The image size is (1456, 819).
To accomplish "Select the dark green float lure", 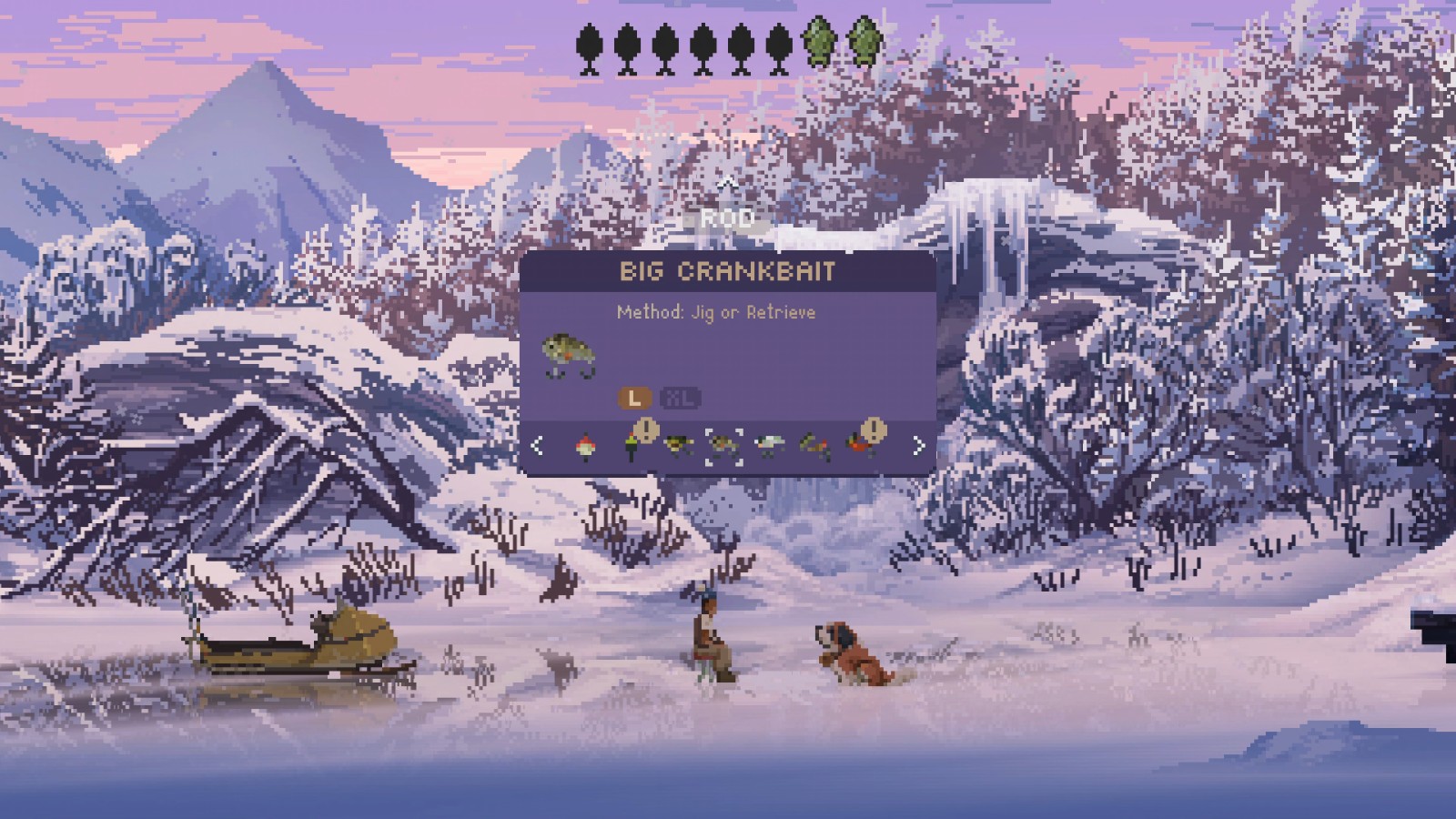I will point(632,445).
